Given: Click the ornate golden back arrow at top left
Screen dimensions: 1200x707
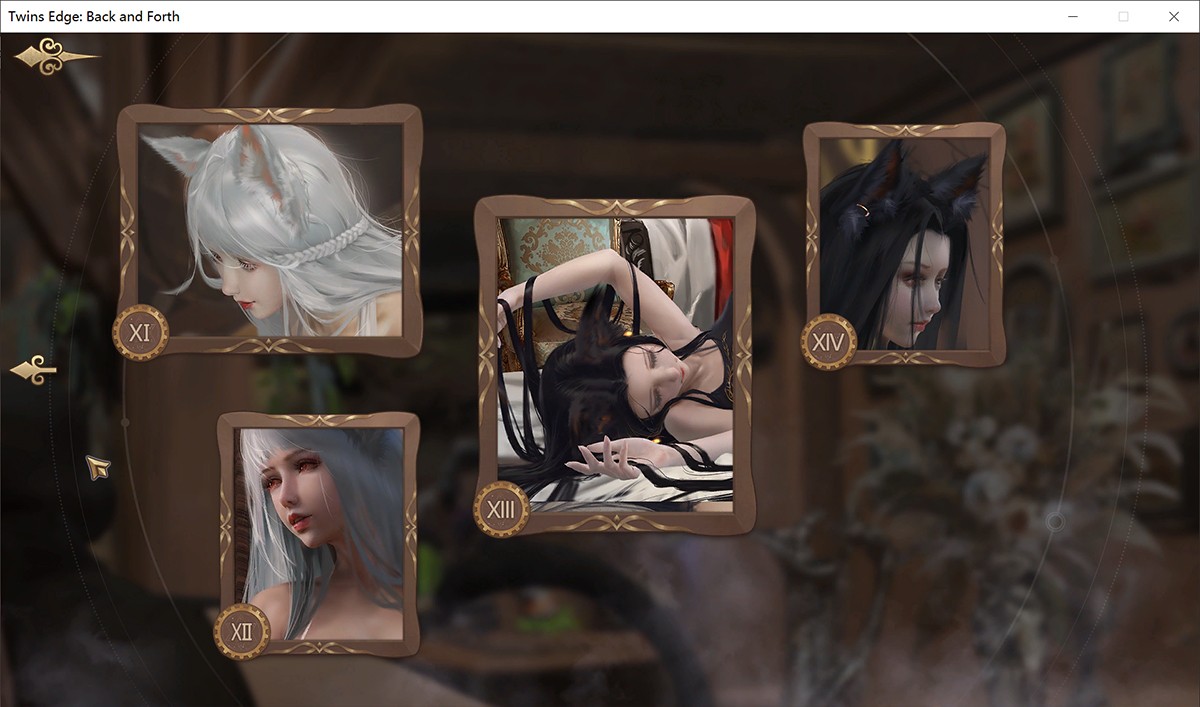Looking at the screenshot, I should coord(54,58).
